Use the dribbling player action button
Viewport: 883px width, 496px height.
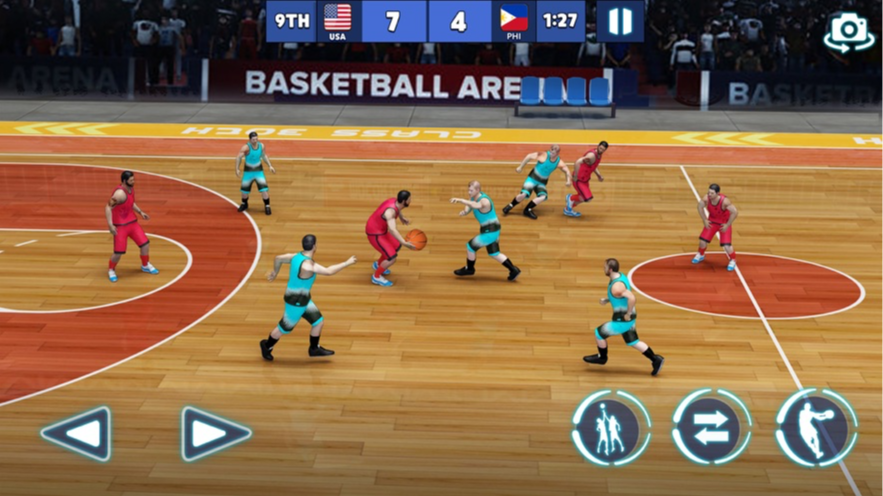point(816,428)
